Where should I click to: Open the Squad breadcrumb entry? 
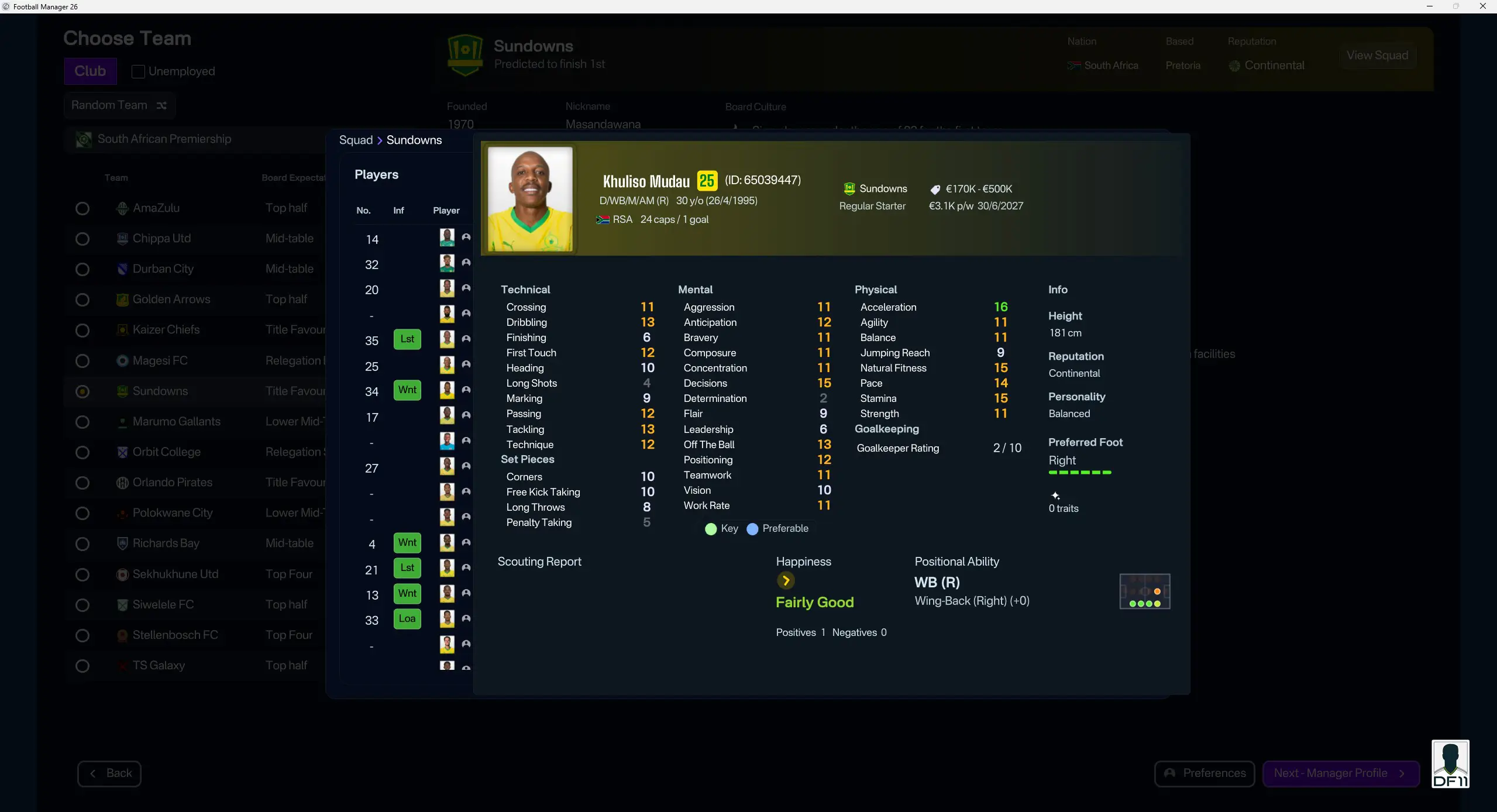coord(356,140)
